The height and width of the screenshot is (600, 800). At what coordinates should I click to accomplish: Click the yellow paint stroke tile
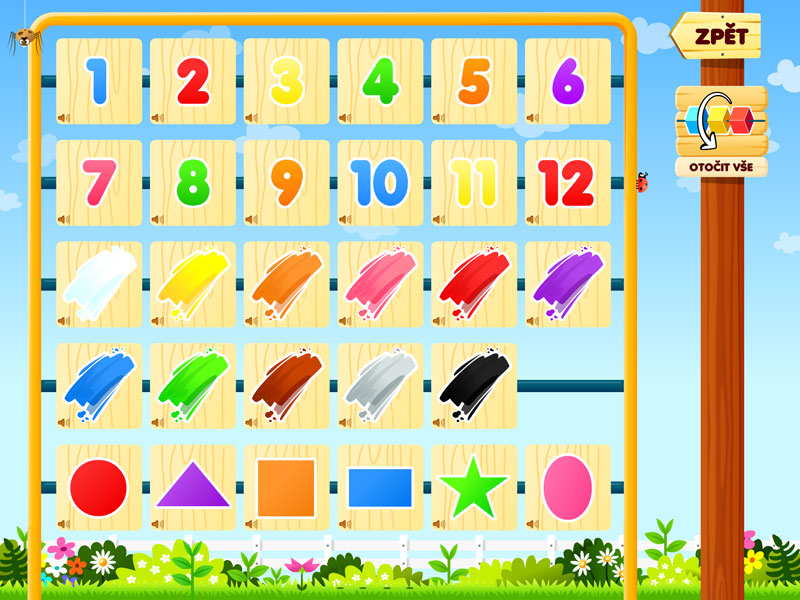[192, 284]
